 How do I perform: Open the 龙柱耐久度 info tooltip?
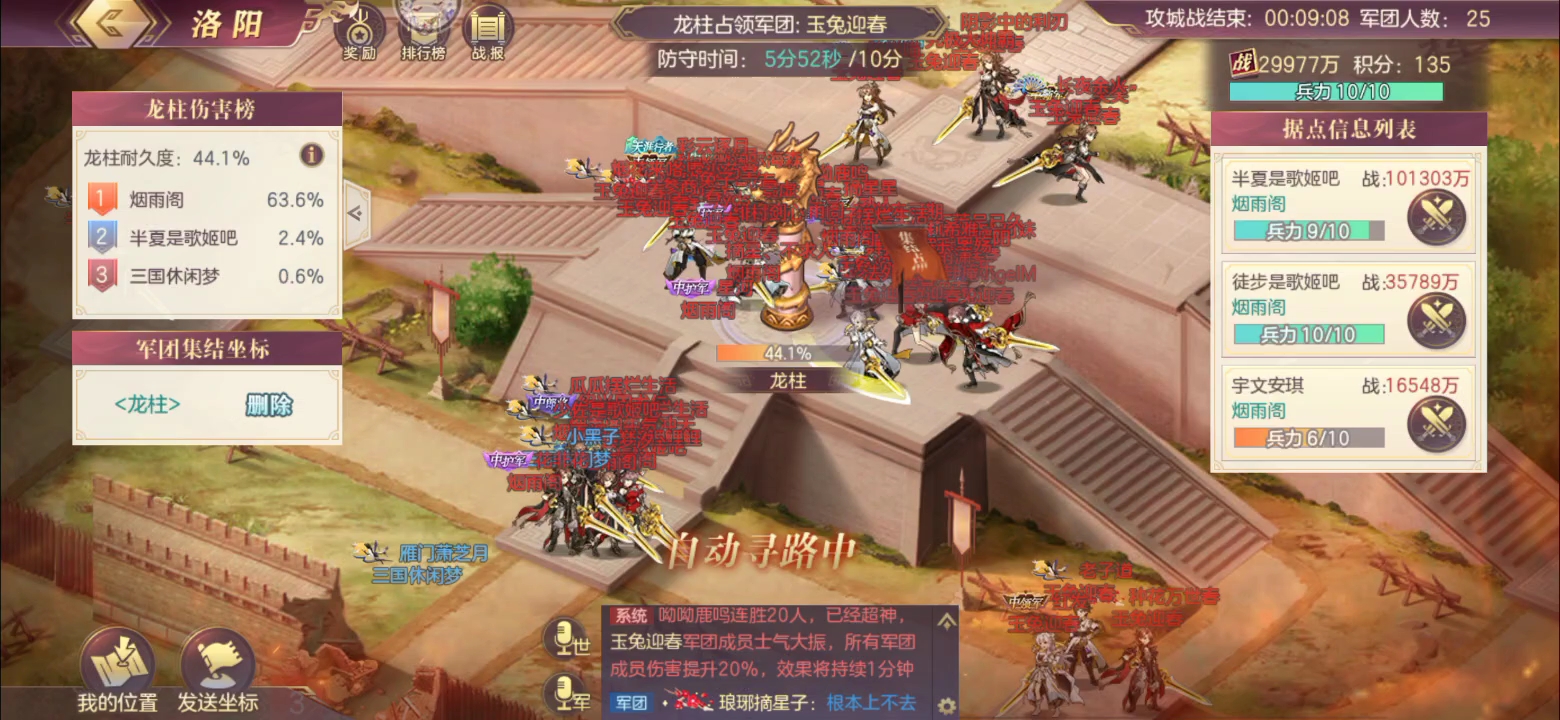310,156
